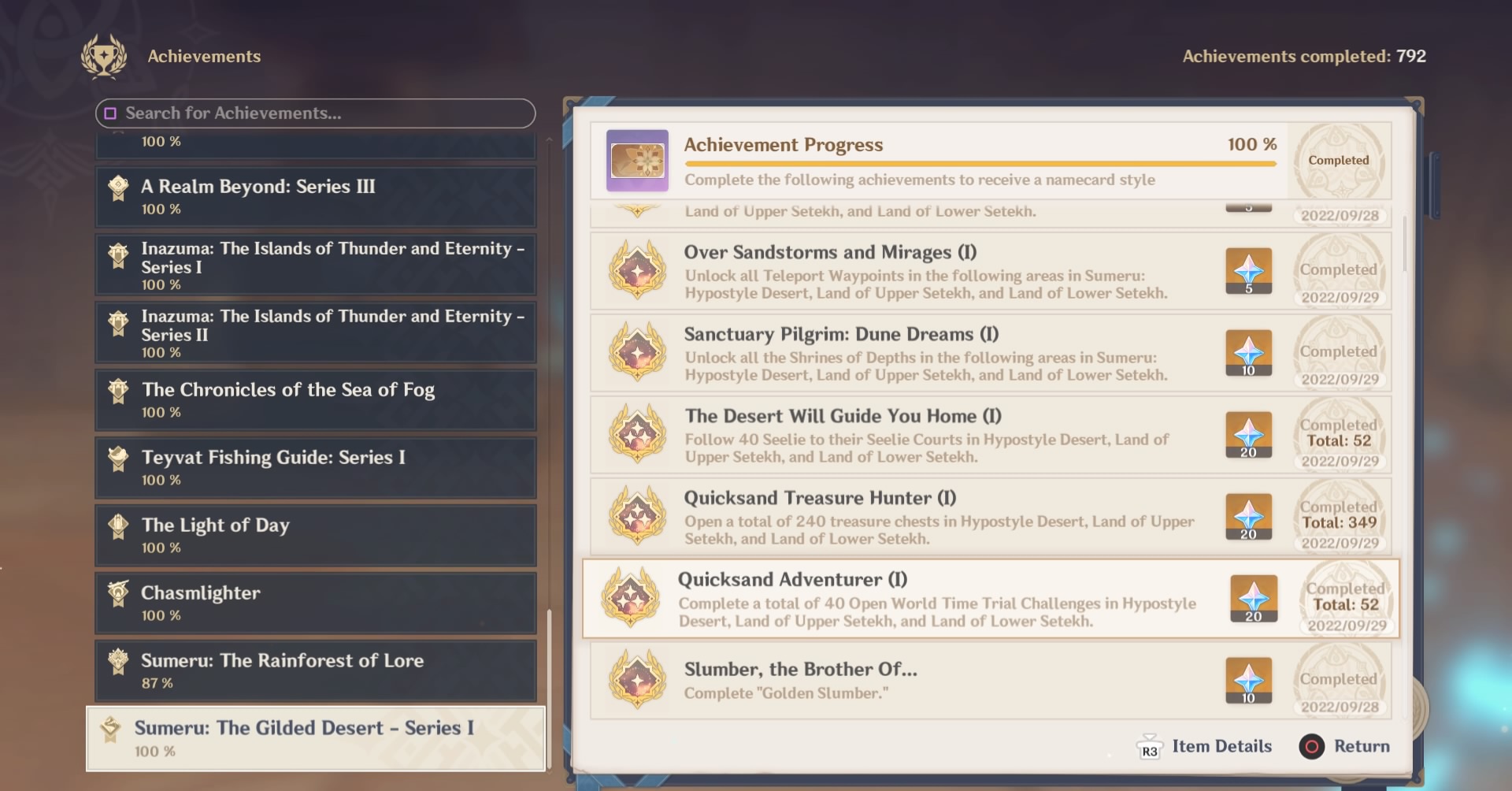Click the R3 controller button icon near Item Details

coord(1149,747)
